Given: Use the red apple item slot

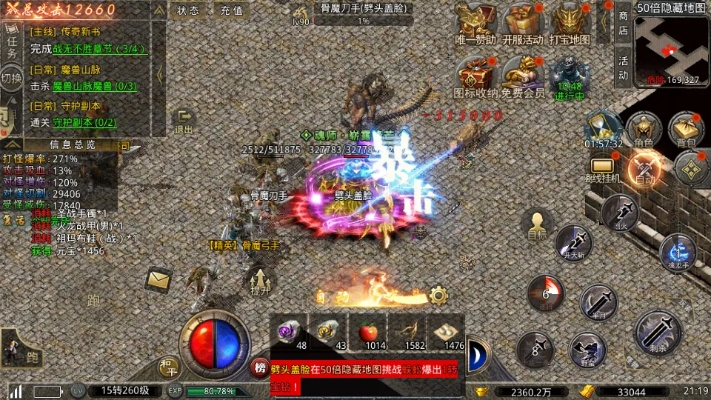Looking at the screenshot, I should 370,329.
